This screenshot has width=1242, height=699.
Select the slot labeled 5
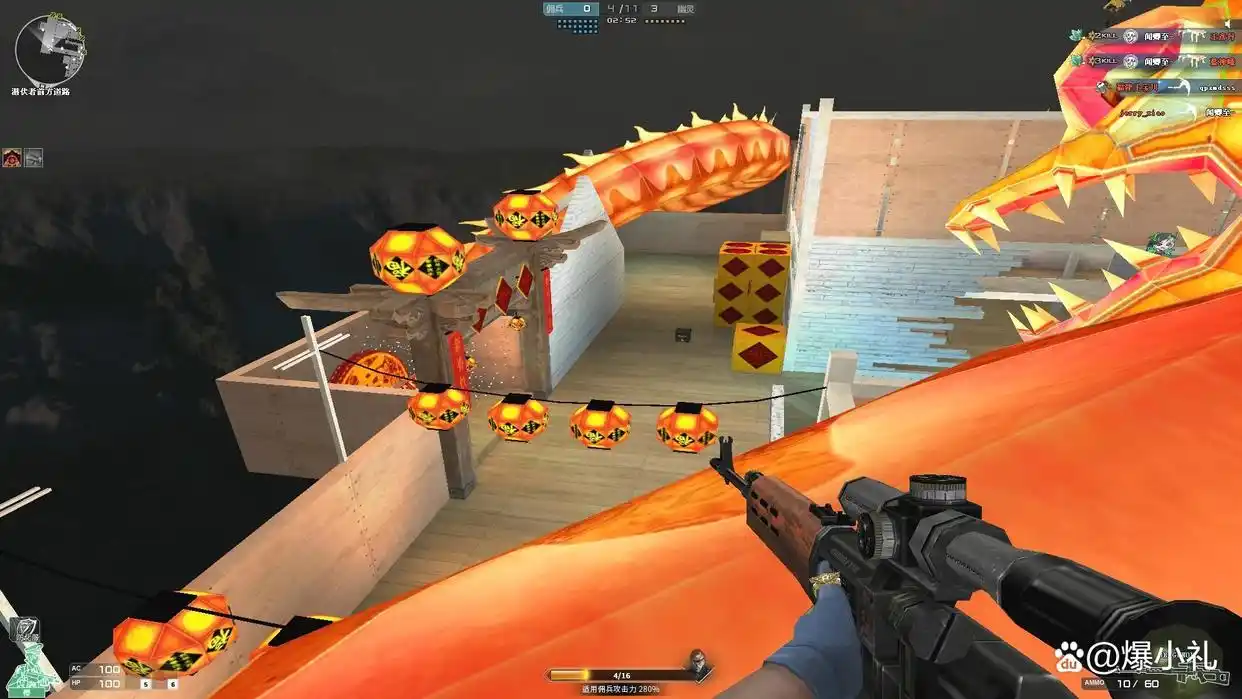[145, 684]
